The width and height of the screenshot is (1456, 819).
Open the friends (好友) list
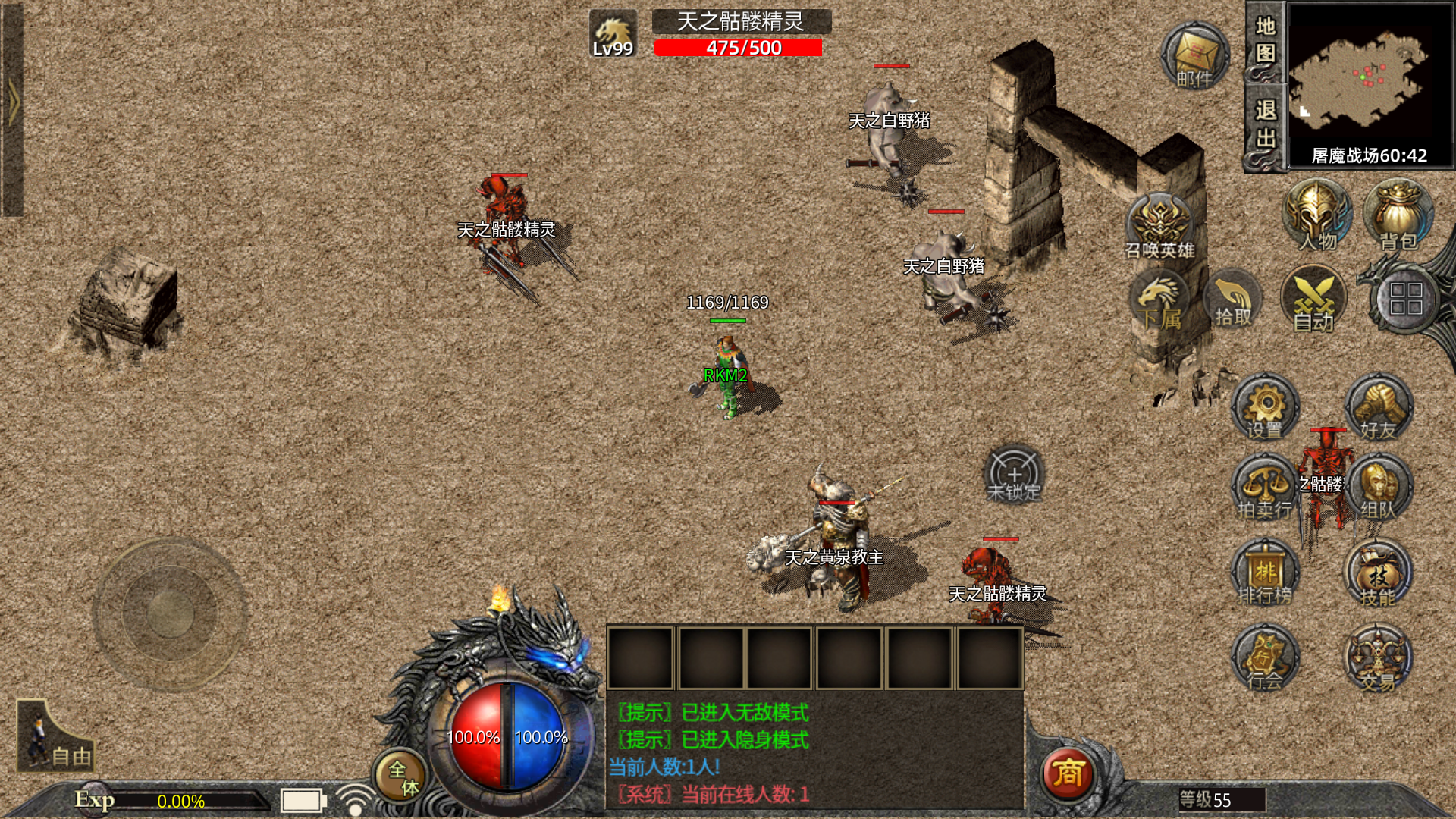(x=1379, y=409)
